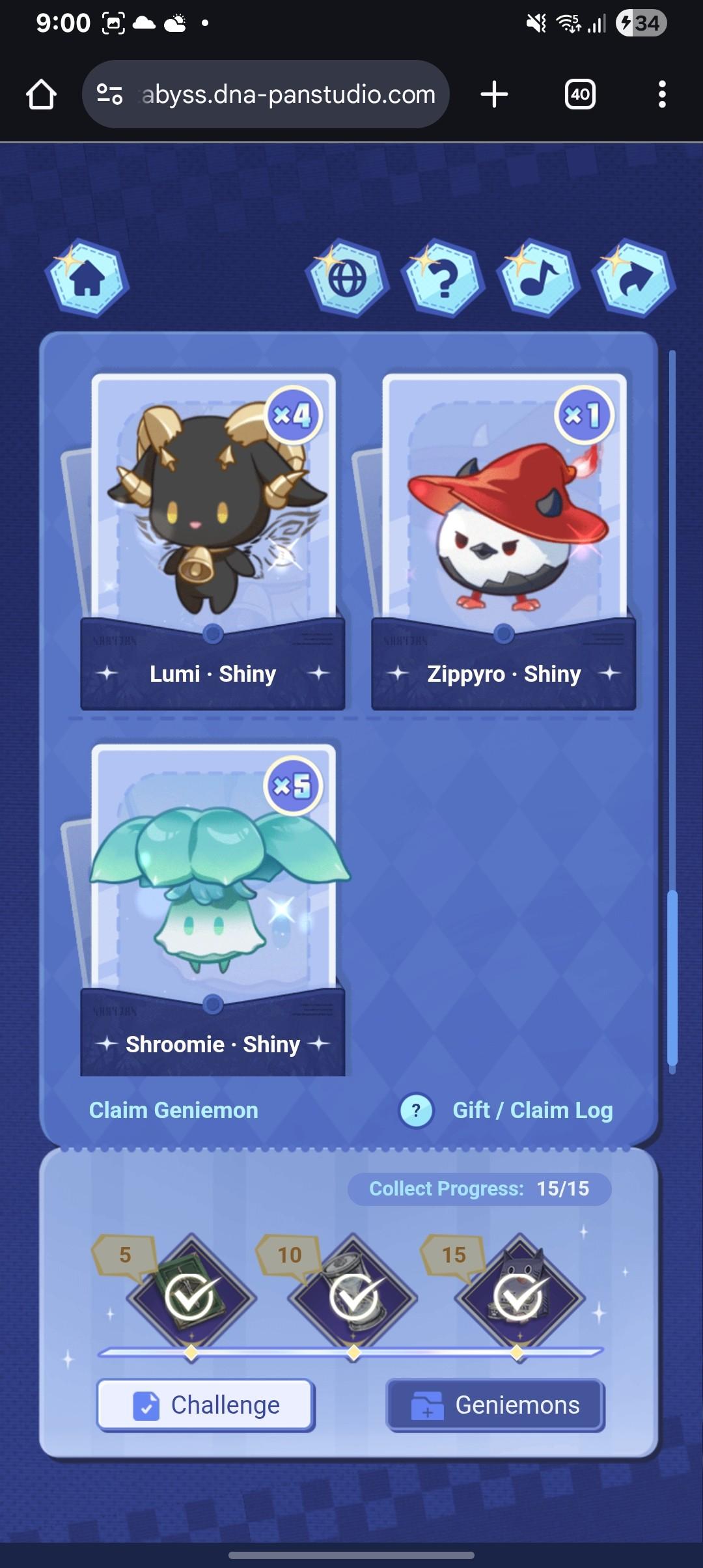
Task: Switch to the Geniemons button
Action: click(x=495, y=1405)
